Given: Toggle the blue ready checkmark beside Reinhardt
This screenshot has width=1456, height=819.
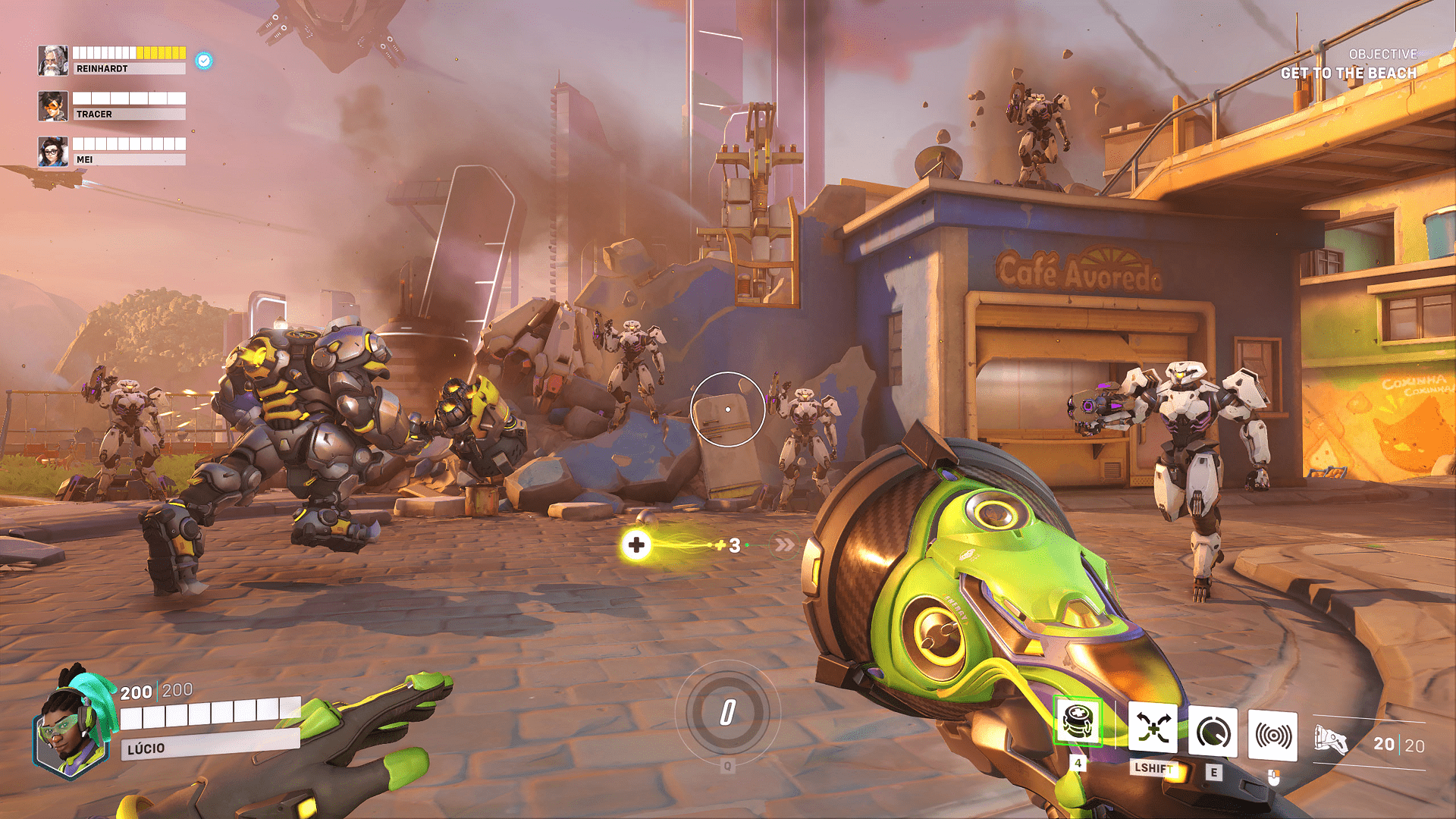Looking at the screenshot, I should click(x=202, y=61).
